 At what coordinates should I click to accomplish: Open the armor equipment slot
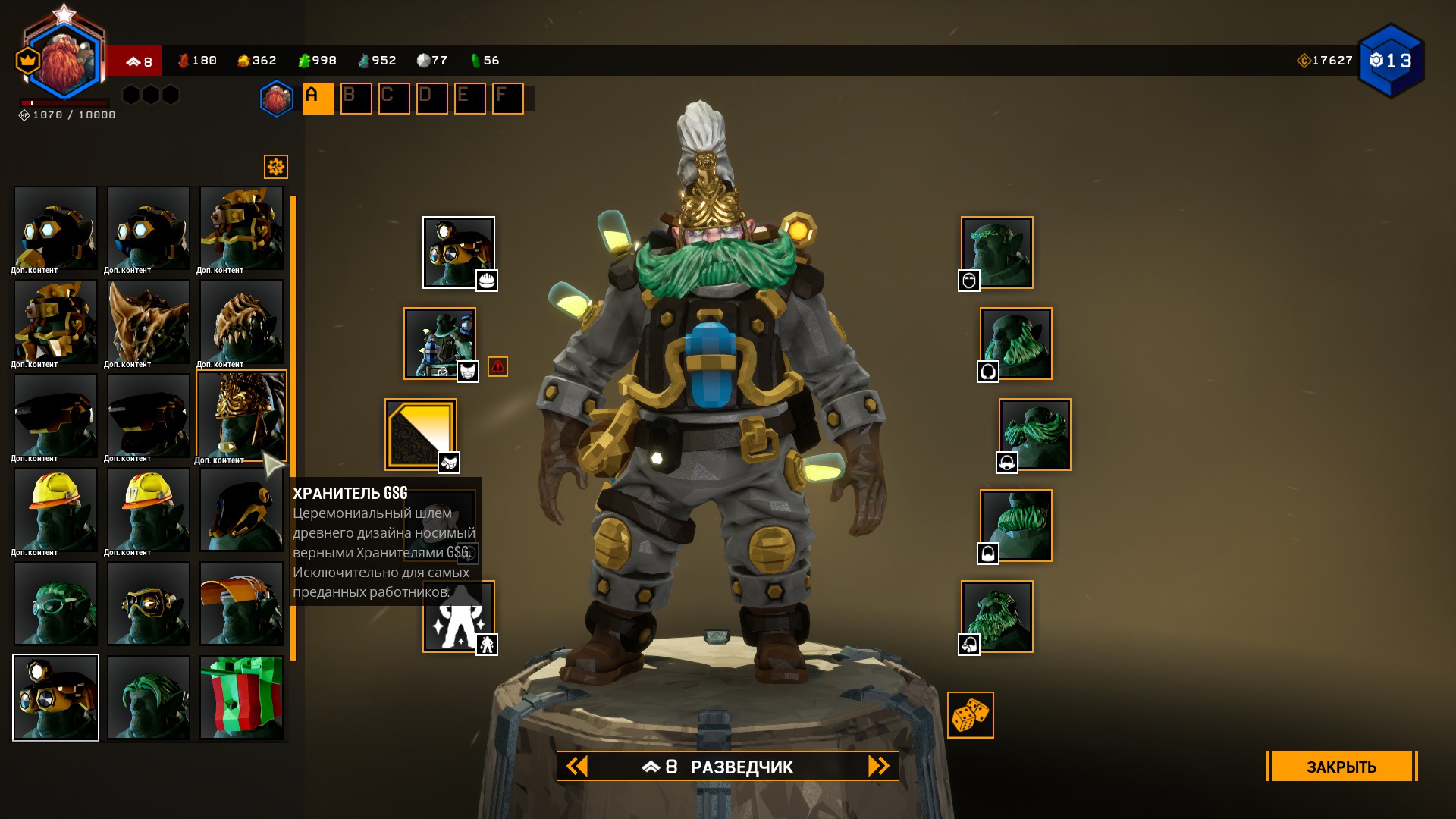tap(439, 344)
